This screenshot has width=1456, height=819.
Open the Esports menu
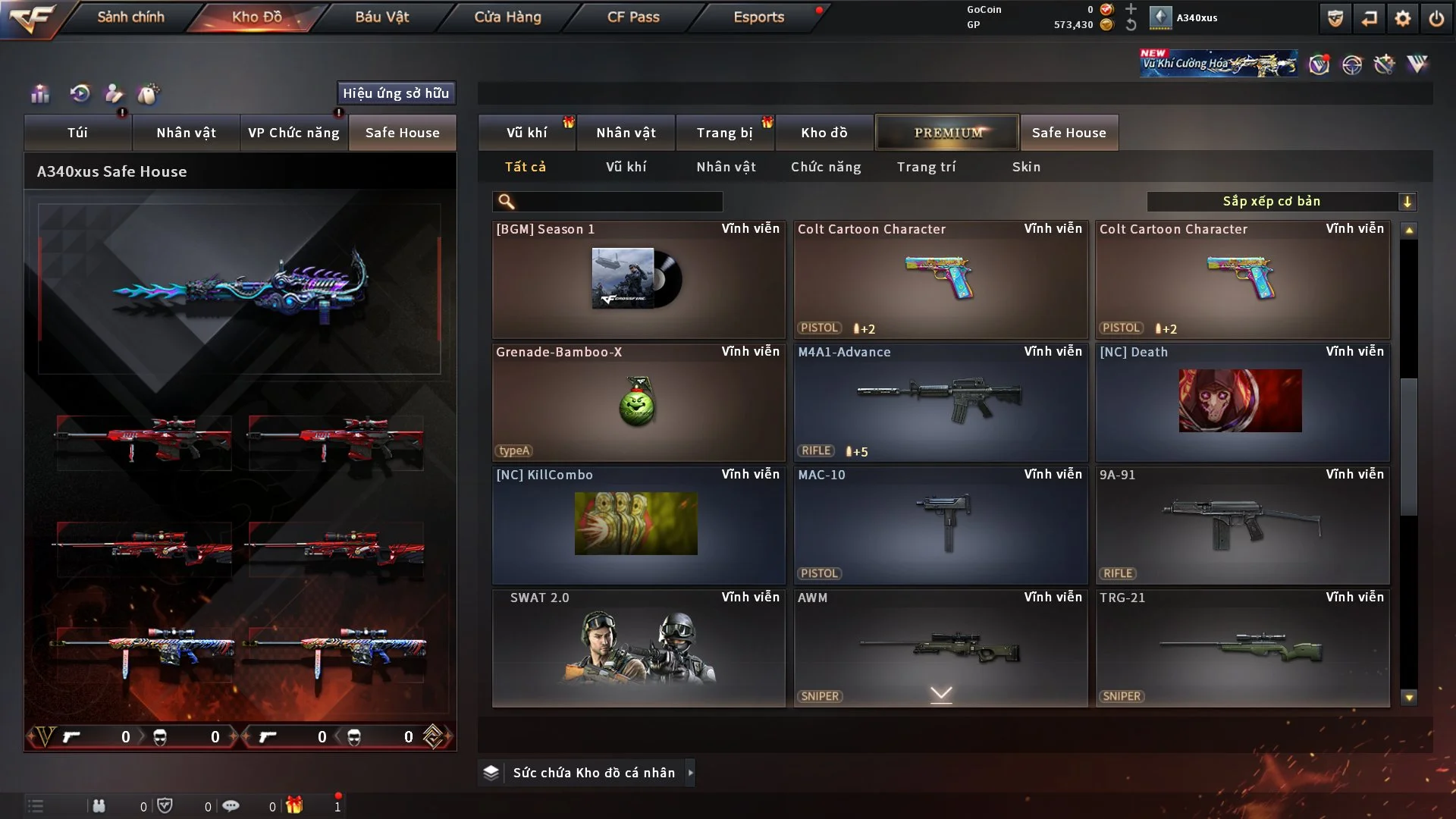click(x=758, y=17)
